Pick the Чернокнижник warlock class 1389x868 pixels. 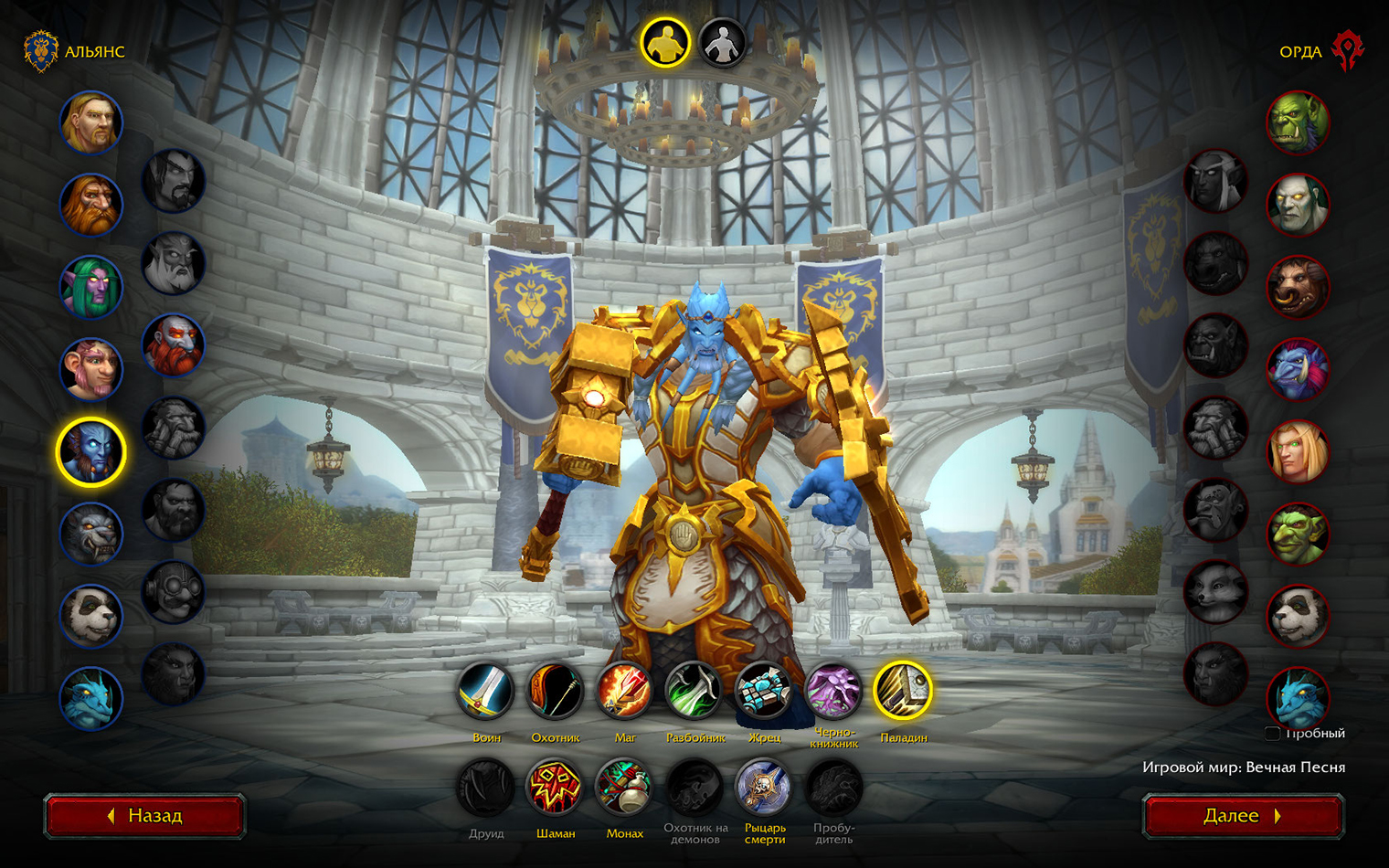point(833,692)
